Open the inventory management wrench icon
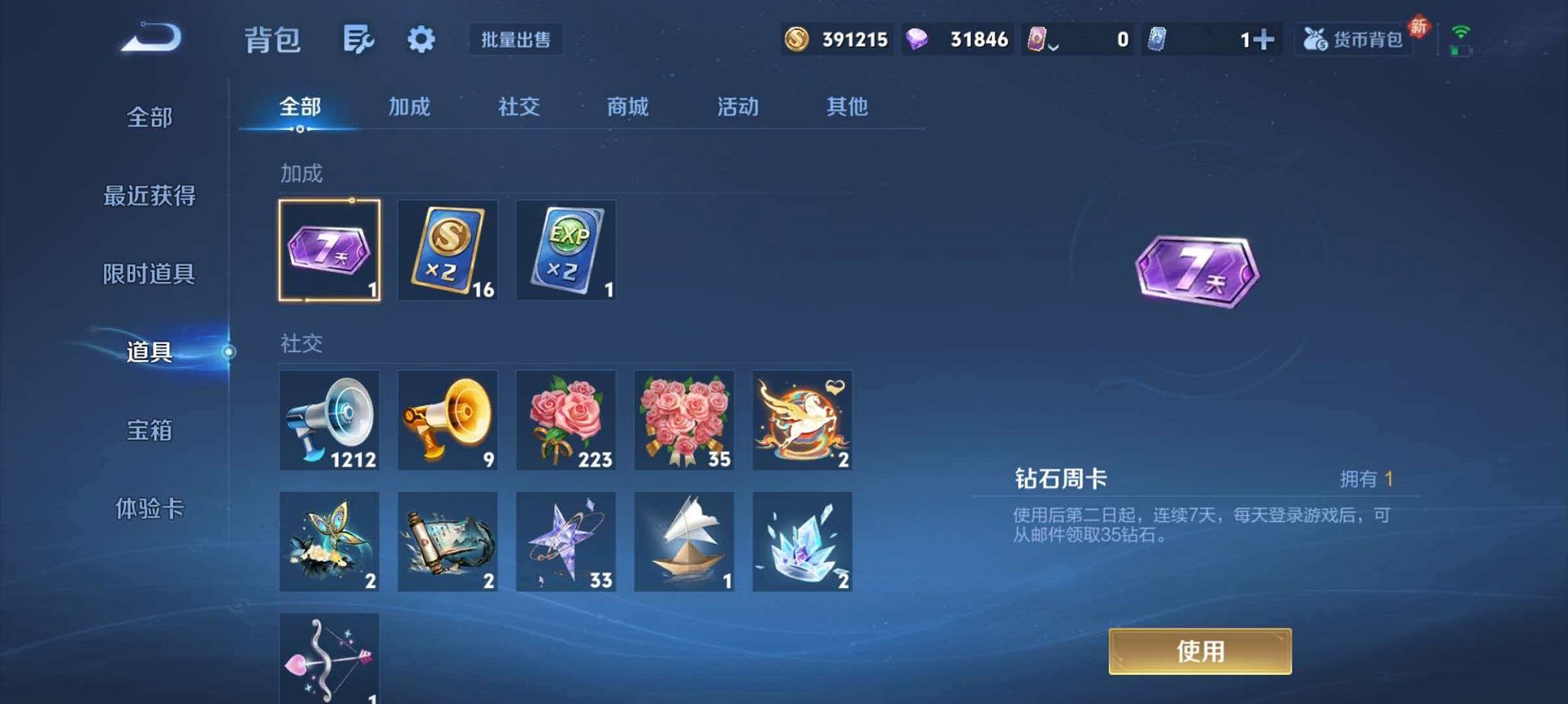 pos(359,40)
